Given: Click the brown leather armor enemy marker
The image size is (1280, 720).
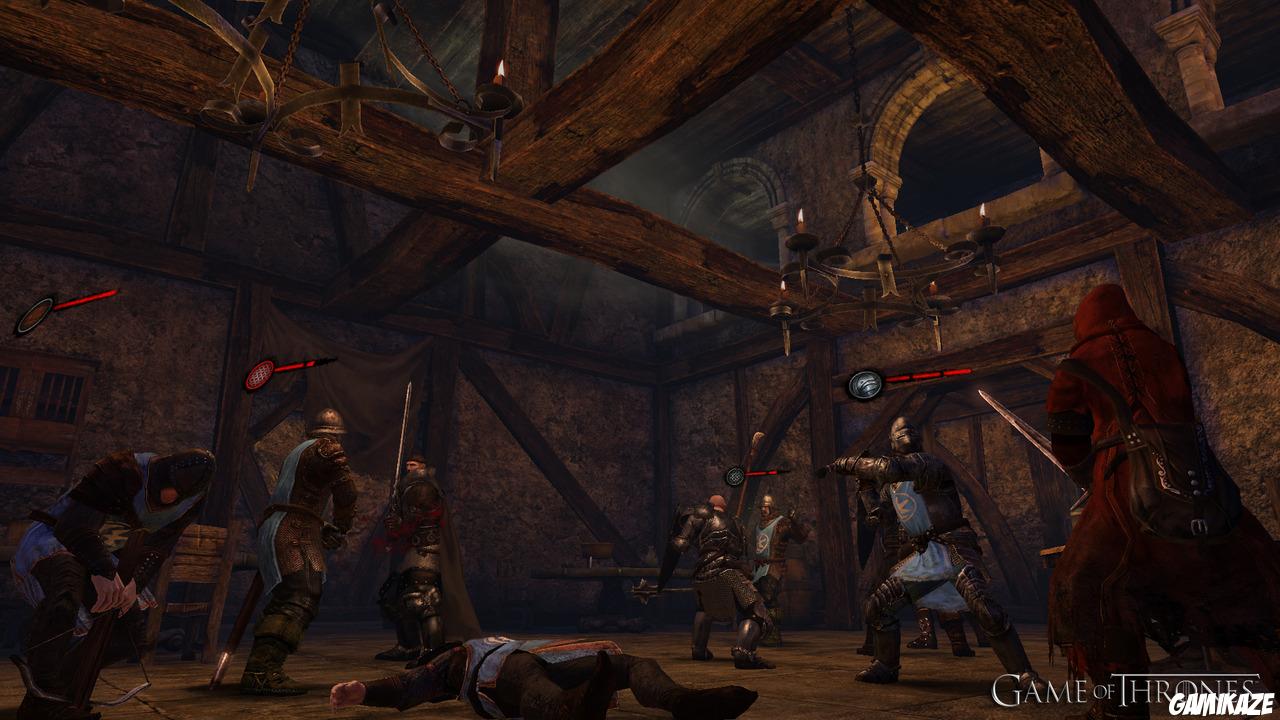Looking at the screenshot, I should (33, 315).
